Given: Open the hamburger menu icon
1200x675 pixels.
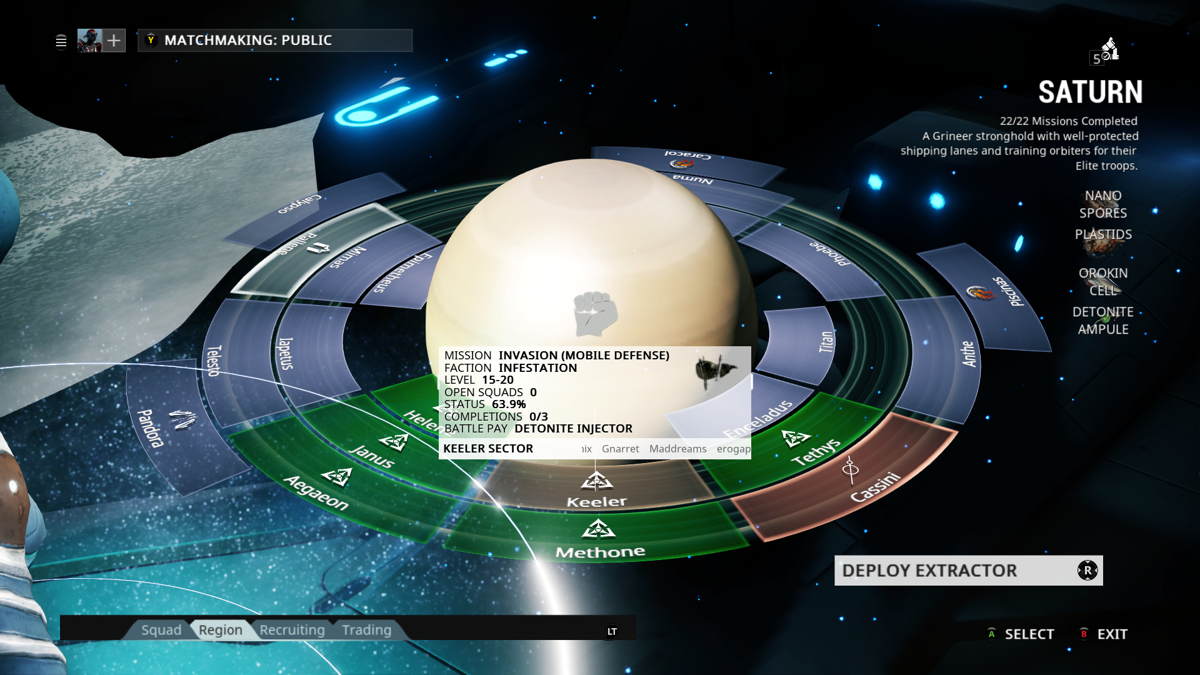Looking at the screenshot, I should [x=61, y=41].
